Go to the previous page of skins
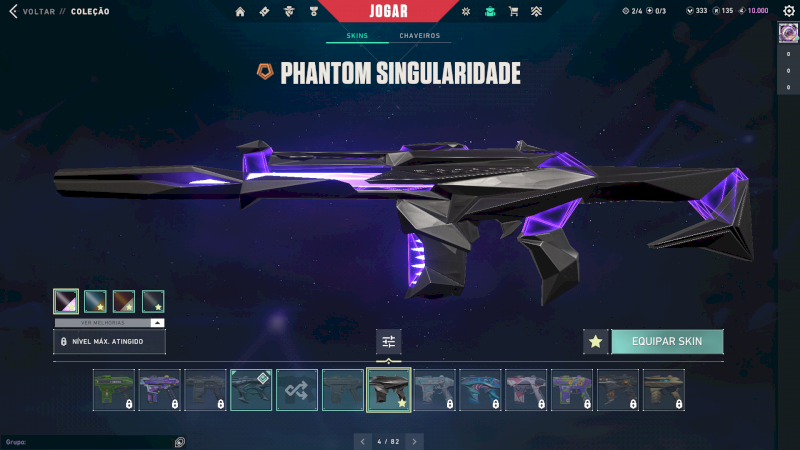The image size is (800, 450). (x=363, y=440)
